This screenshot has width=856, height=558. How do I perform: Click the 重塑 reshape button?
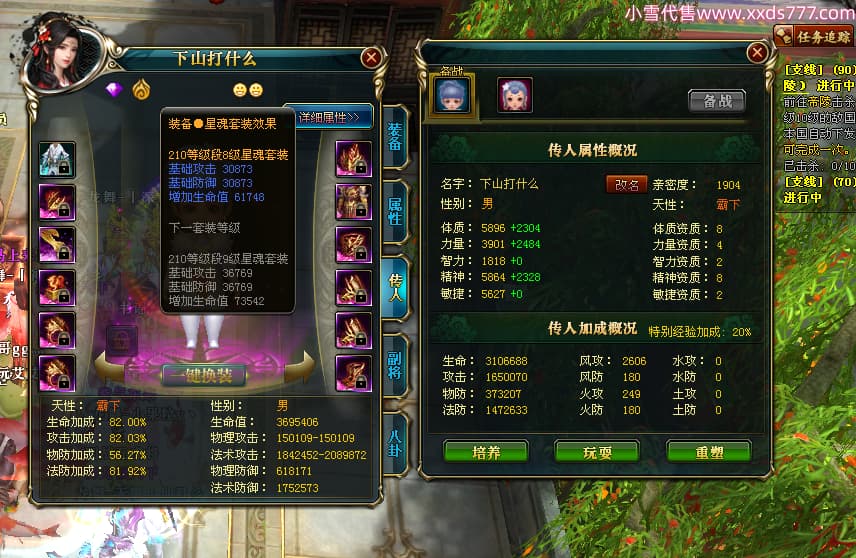(x=708, y=452)
